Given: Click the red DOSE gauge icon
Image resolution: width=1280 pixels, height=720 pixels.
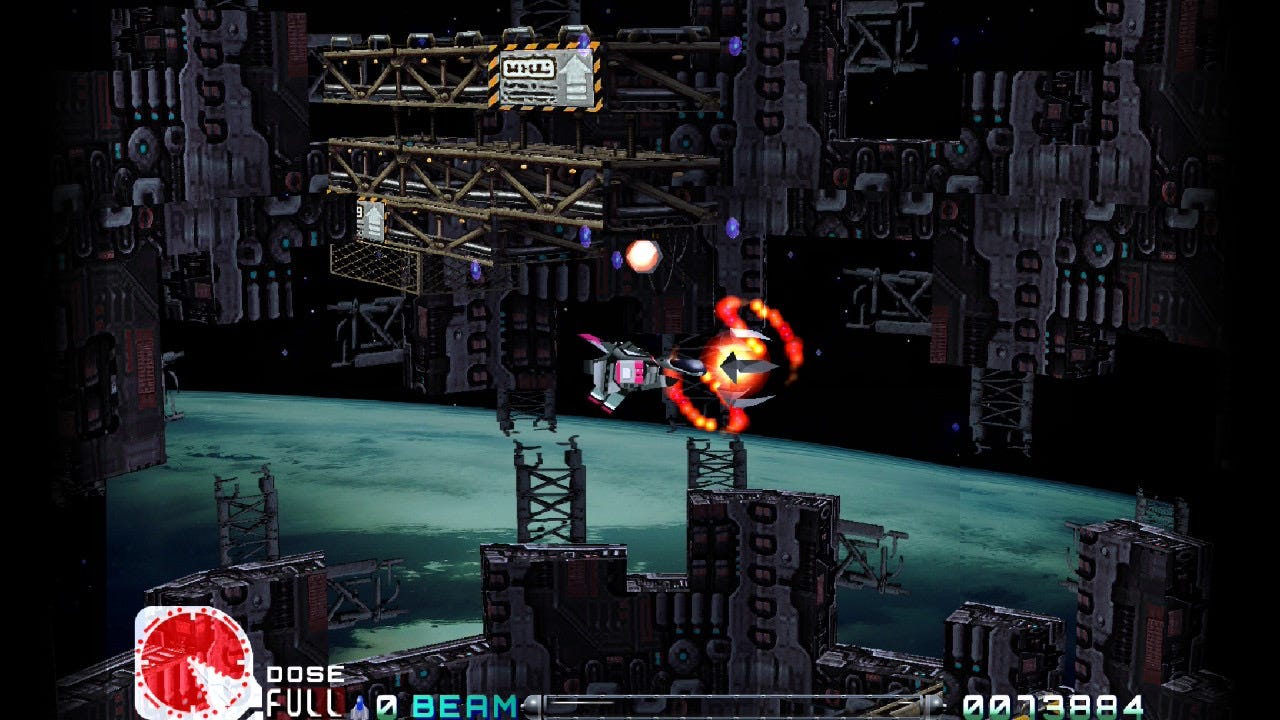Looking at the screenshot, I should click(194, 662).
